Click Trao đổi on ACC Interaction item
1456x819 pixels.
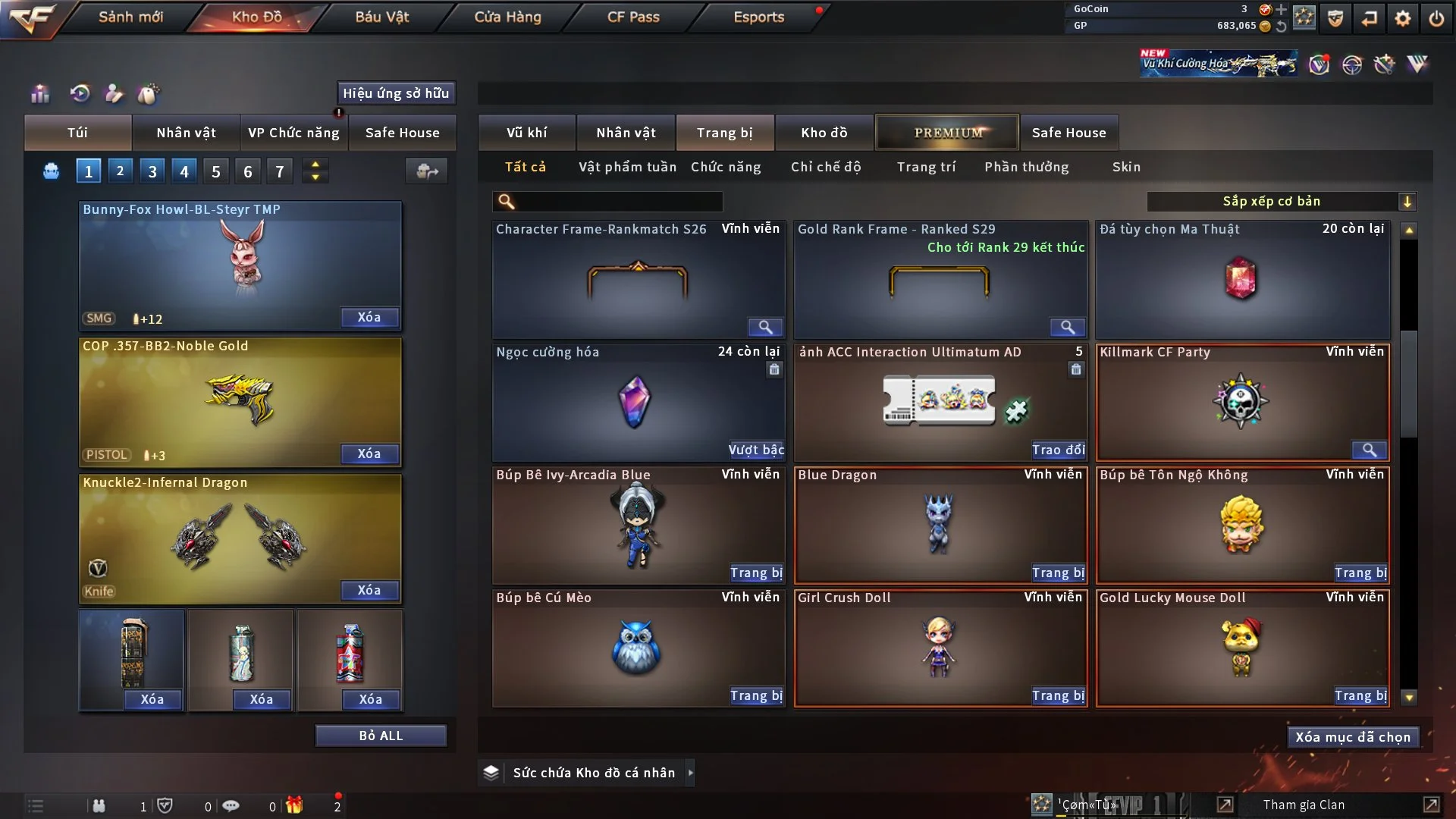click(1058, 450)
